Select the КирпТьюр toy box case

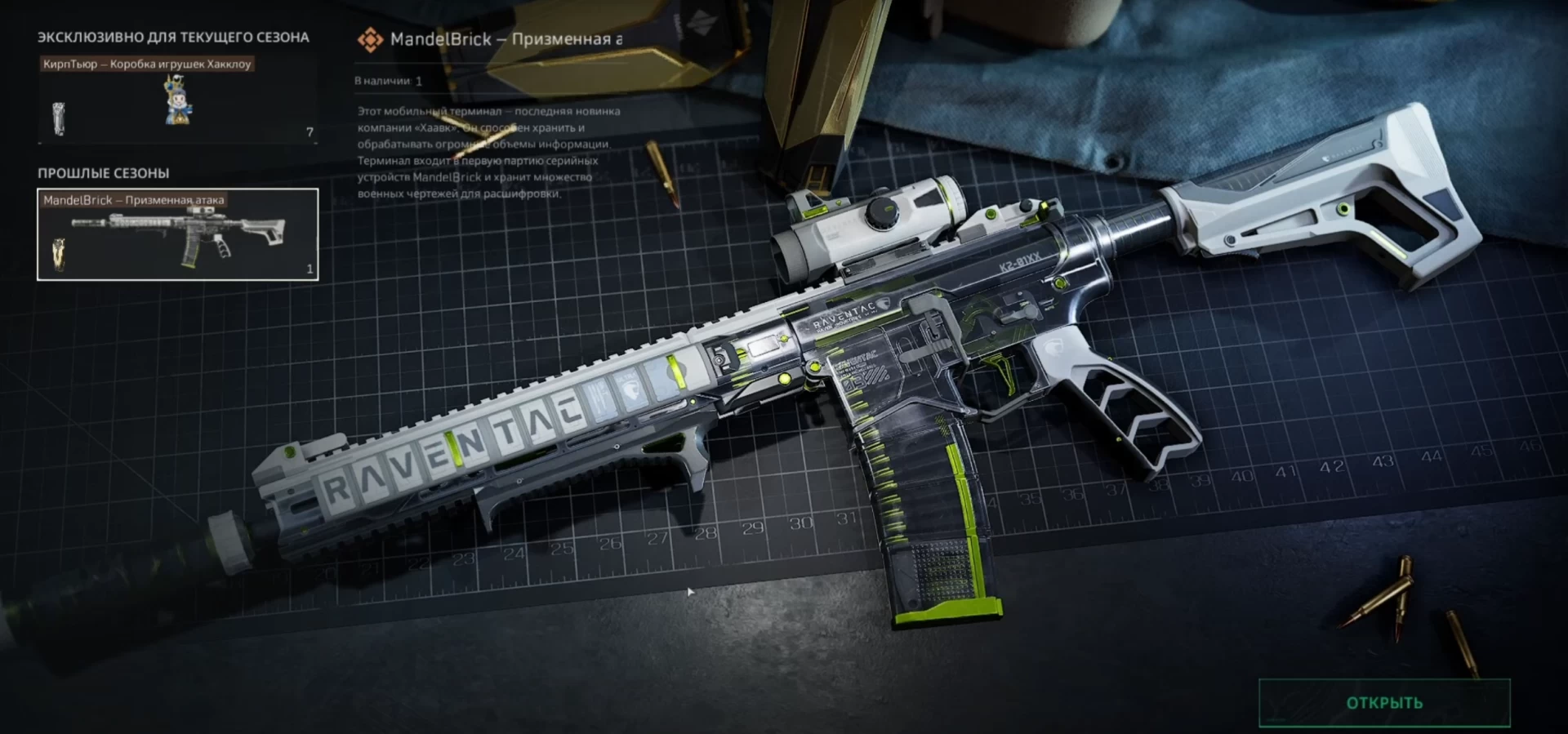177,100
